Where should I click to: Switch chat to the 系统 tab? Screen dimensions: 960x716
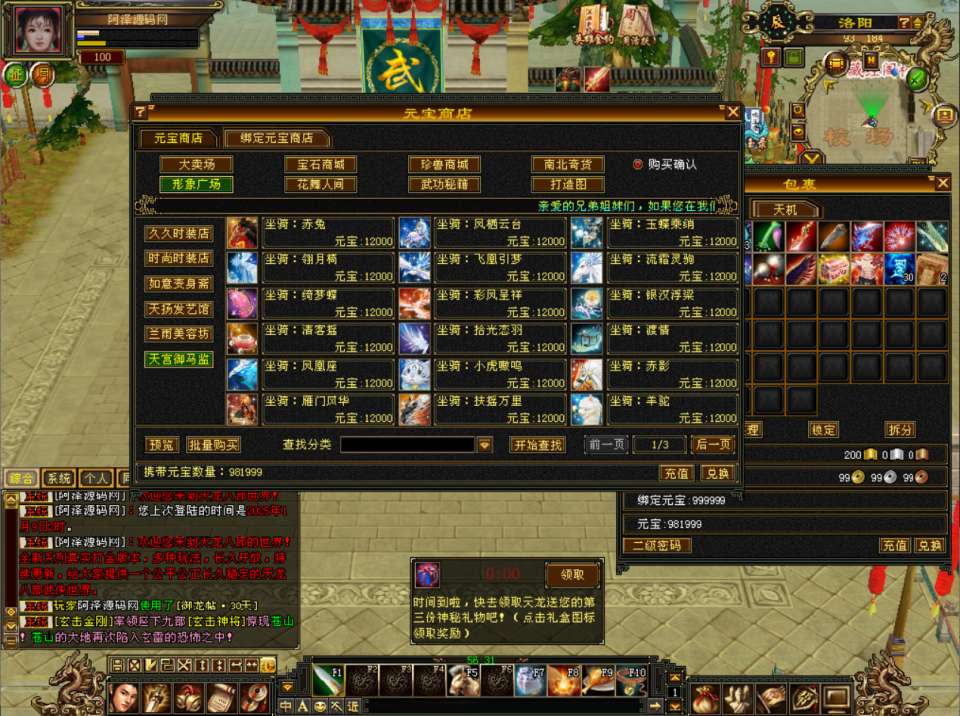(59, 478)
